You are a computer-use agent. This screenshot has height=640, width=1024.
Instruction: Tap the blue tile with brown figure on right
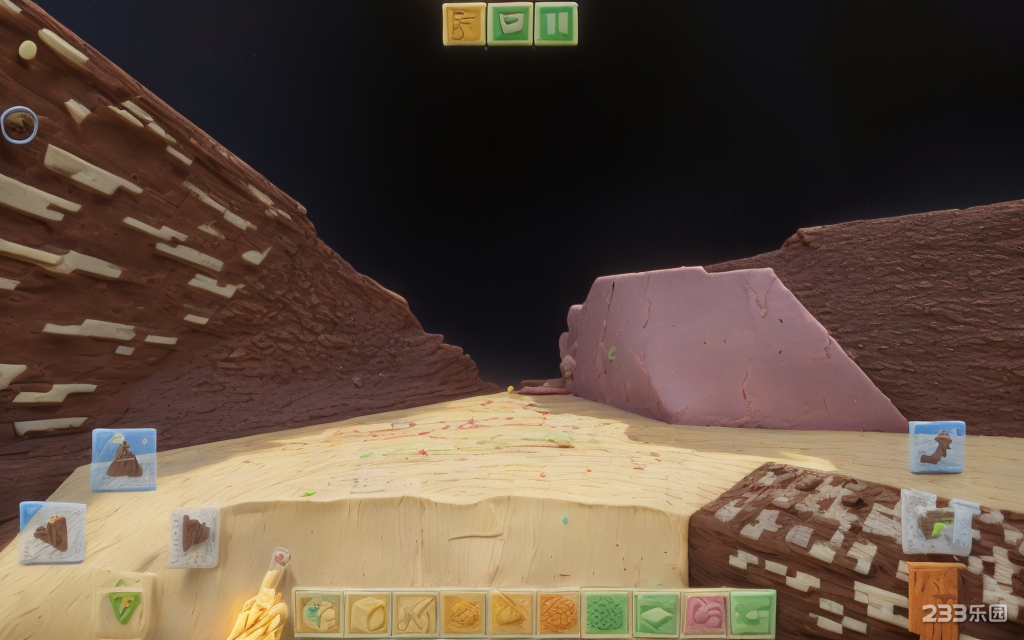point(937,446)
